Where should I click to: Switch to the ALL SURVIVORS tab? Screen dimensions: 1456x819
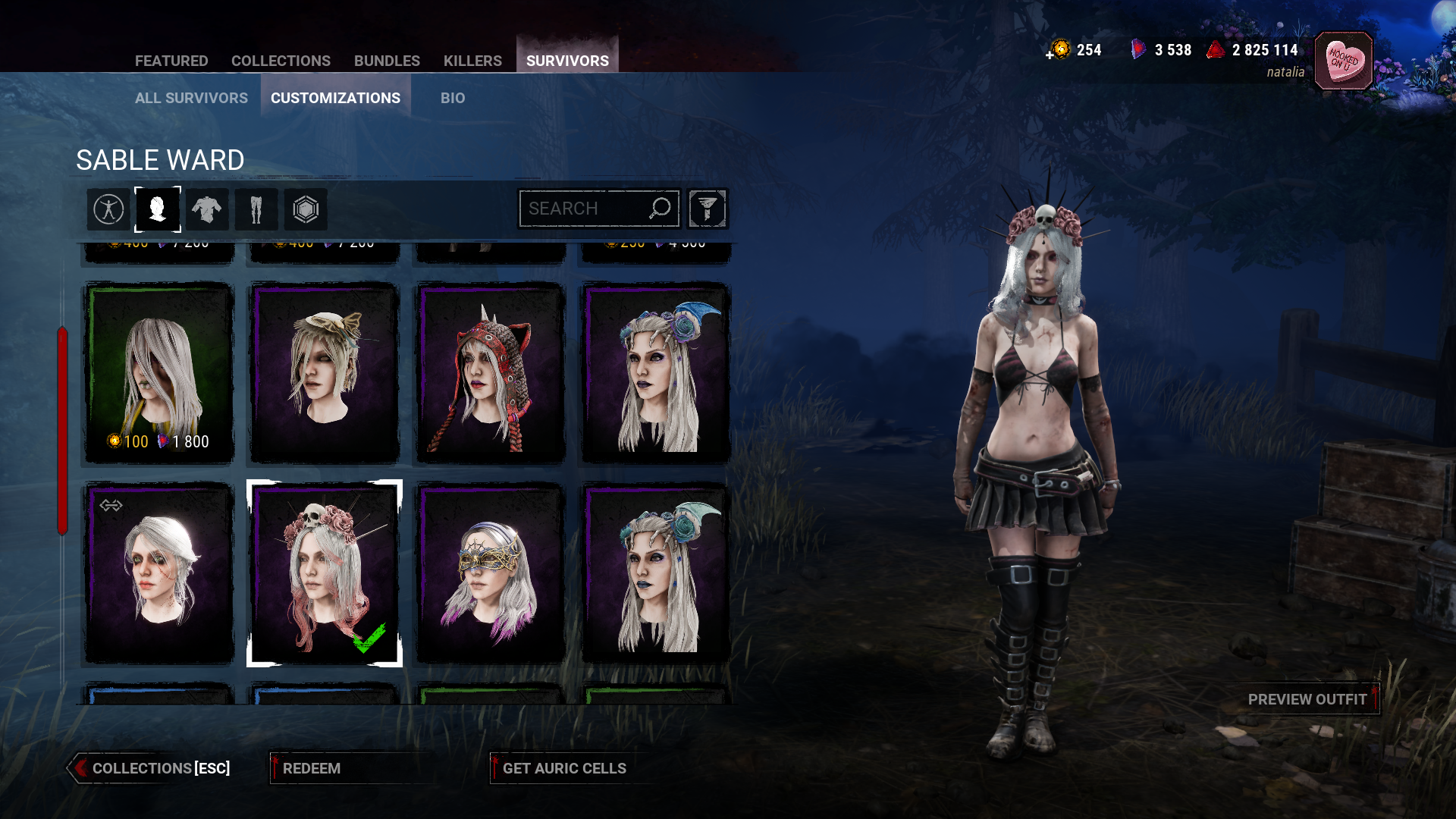coord(190,98)
